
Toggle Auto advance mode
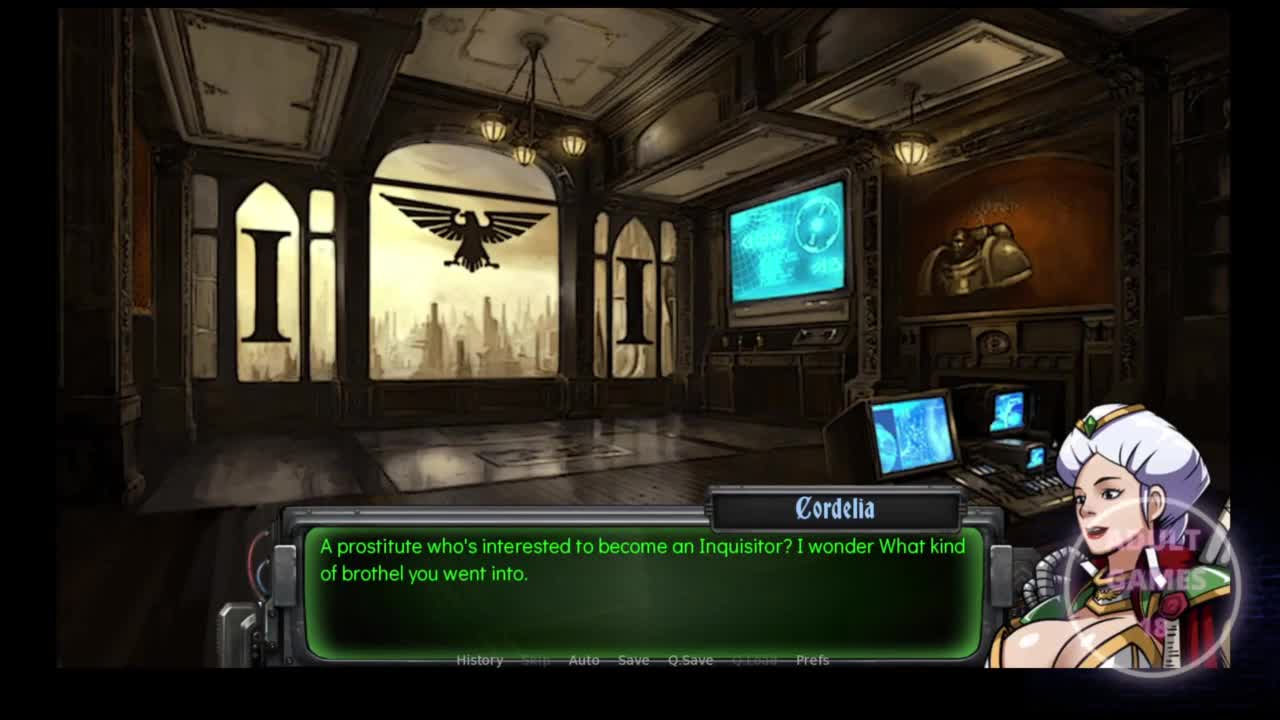[x=584, y=660]
